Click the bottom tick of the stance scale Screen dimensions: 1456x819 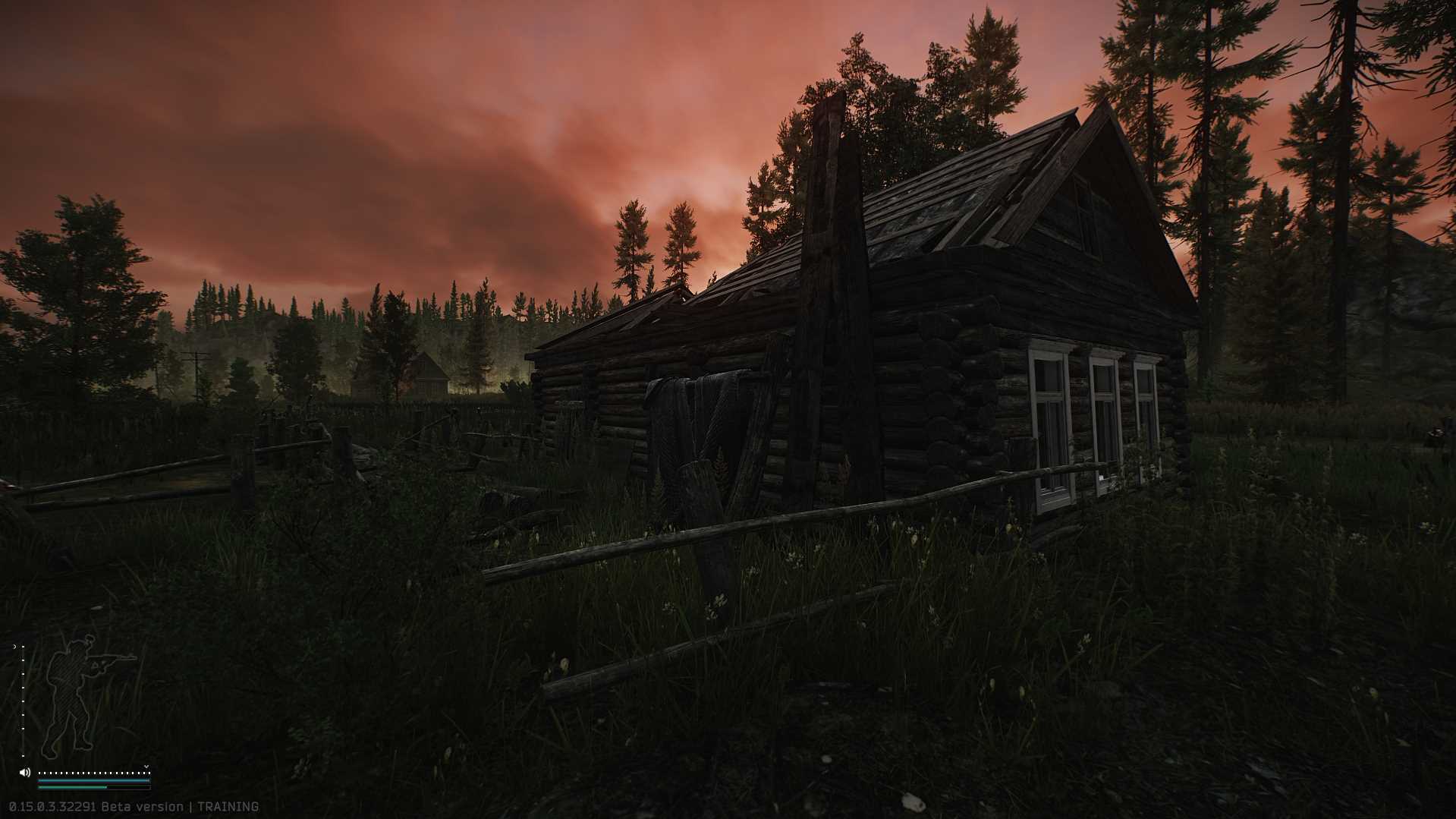[x=23, y=756]
